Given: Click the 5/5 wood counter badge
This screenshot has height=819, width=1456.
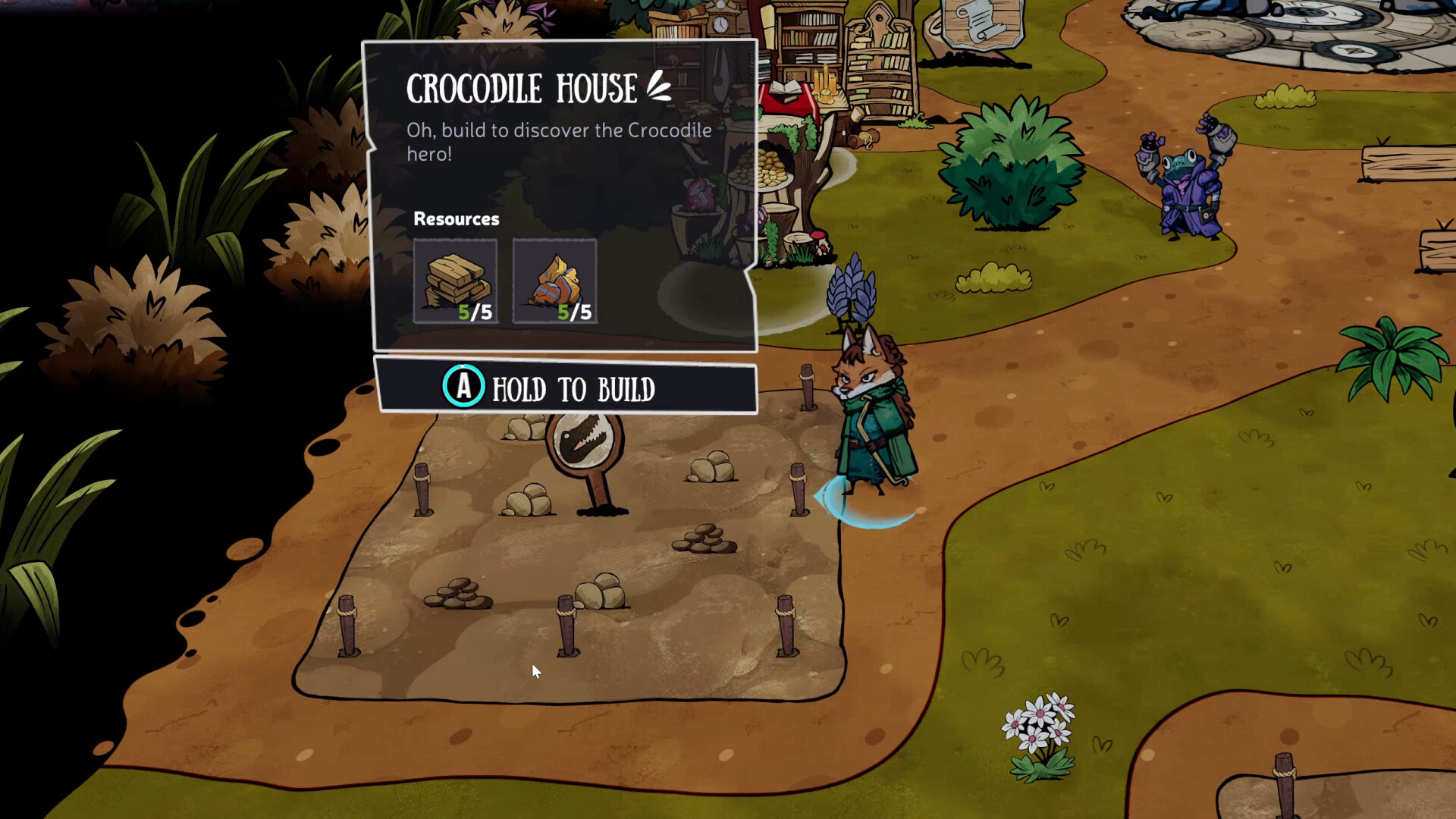Looking at the screenshot, I should click(476, 312).
